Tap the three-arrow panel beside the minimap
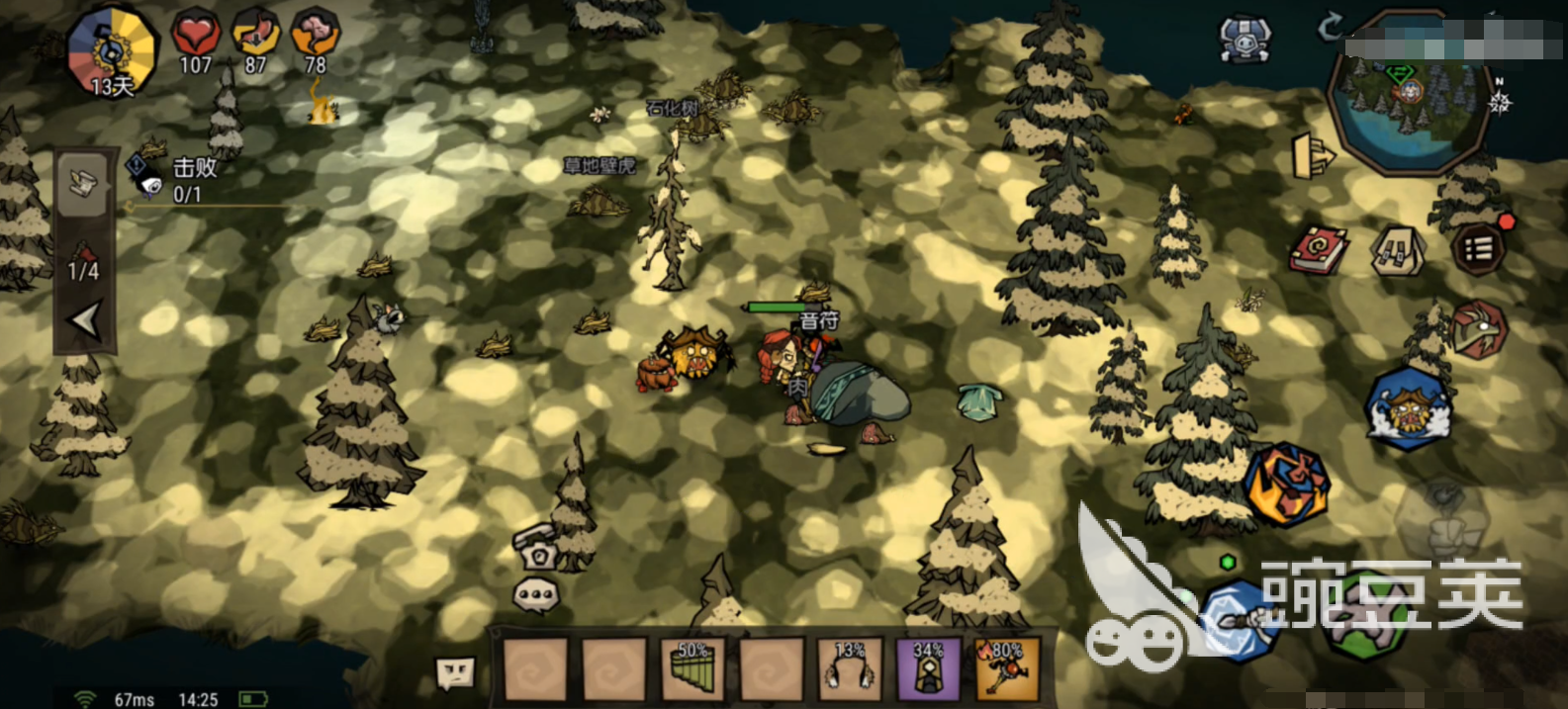The image size is (1568, 709). (x=1312, y=156)
